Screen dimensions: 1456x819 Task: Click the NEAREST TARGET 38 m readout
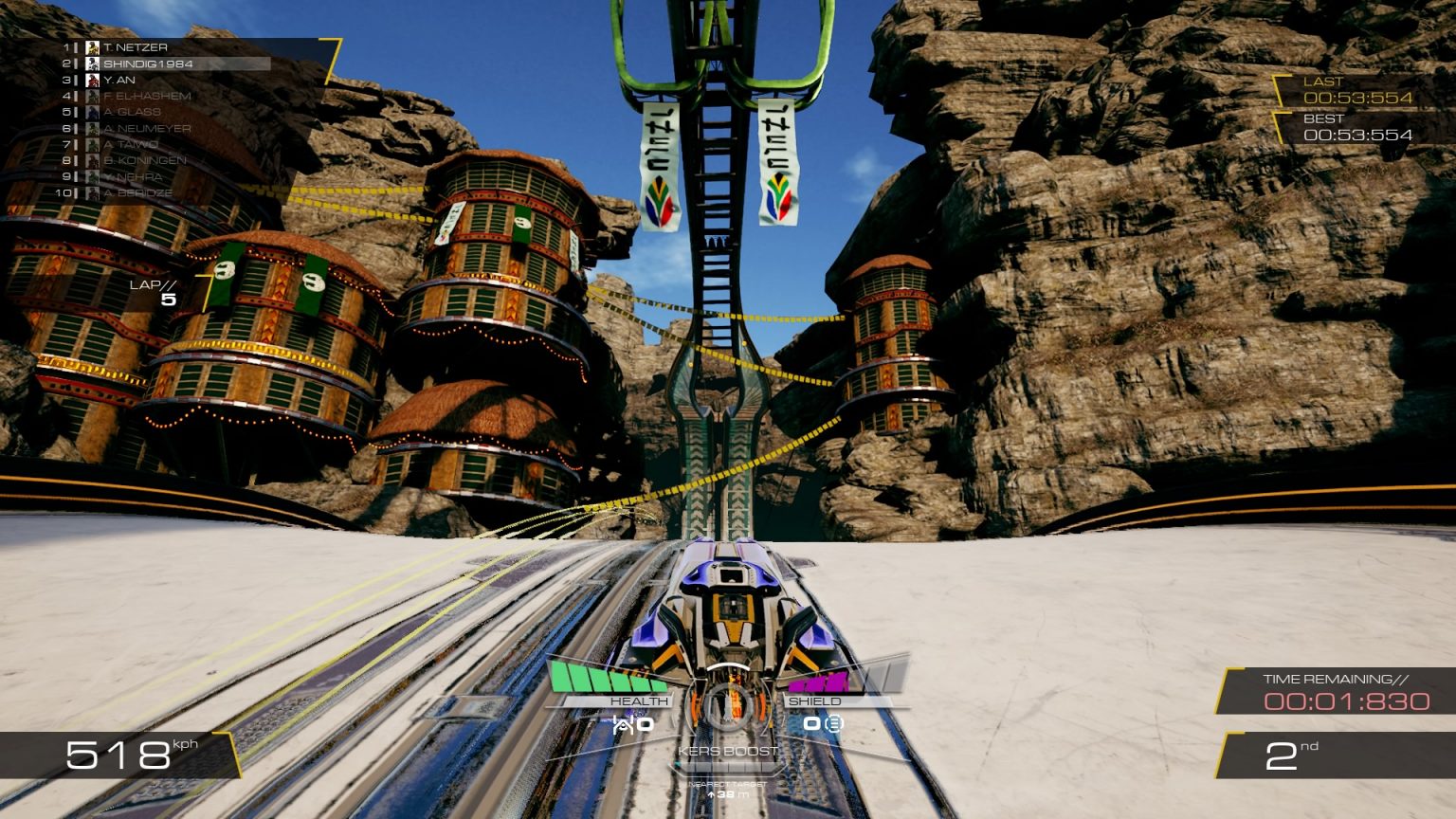click(x=728, y=790)
